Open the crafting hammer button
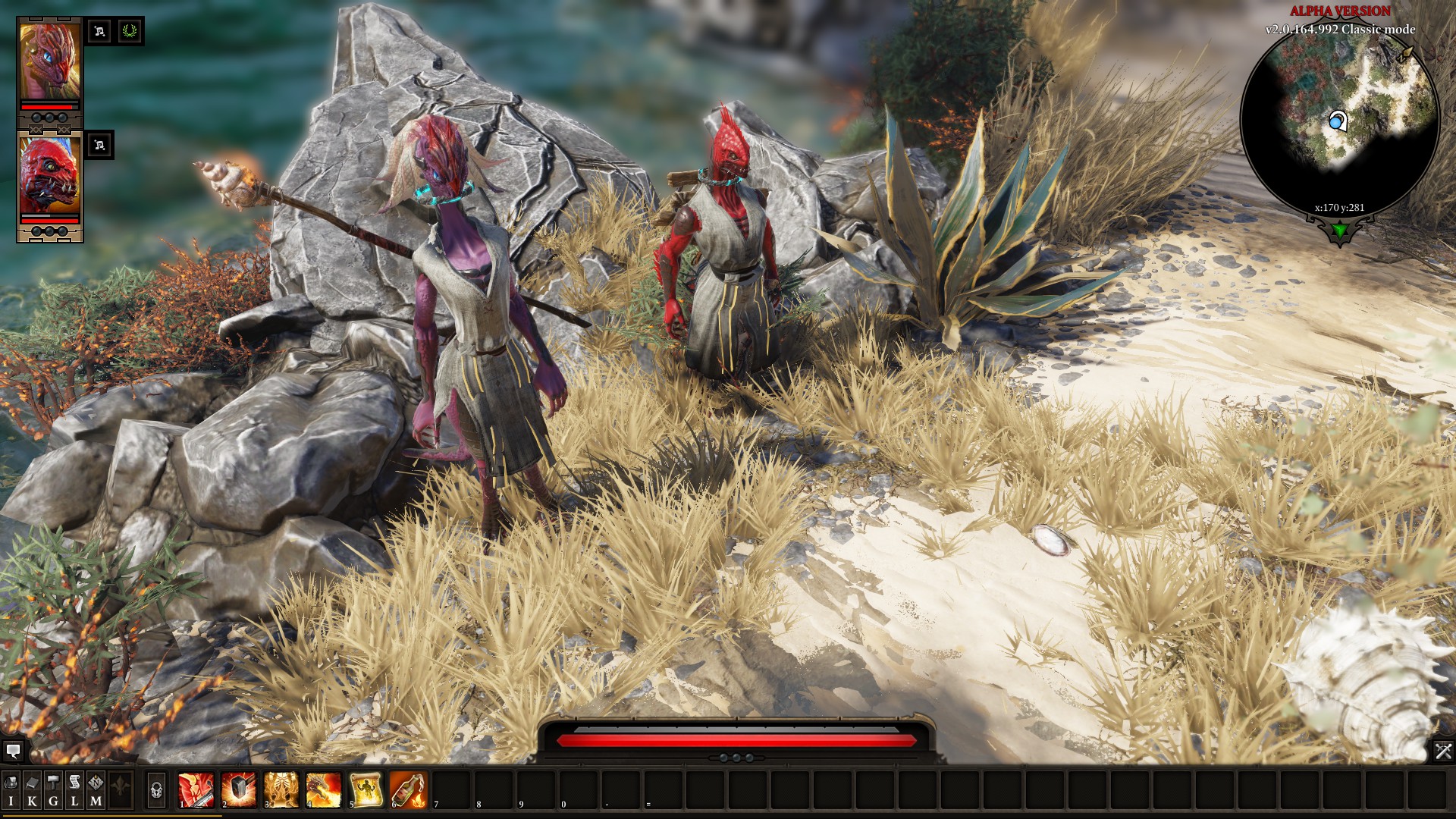 point(53,789)
